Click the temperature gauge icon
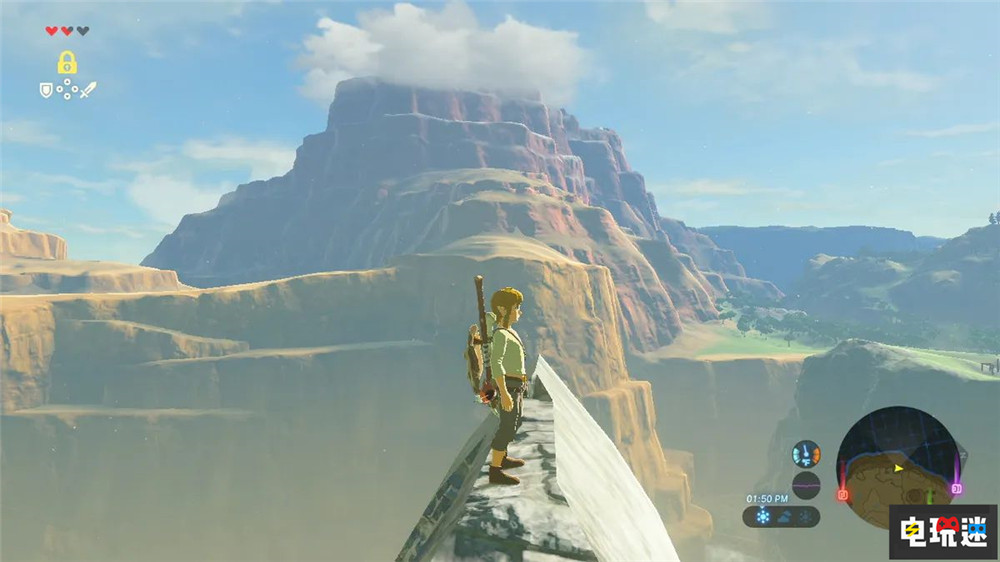The width and height of the screenshot is (1000, 562). [x=806, y=454]
